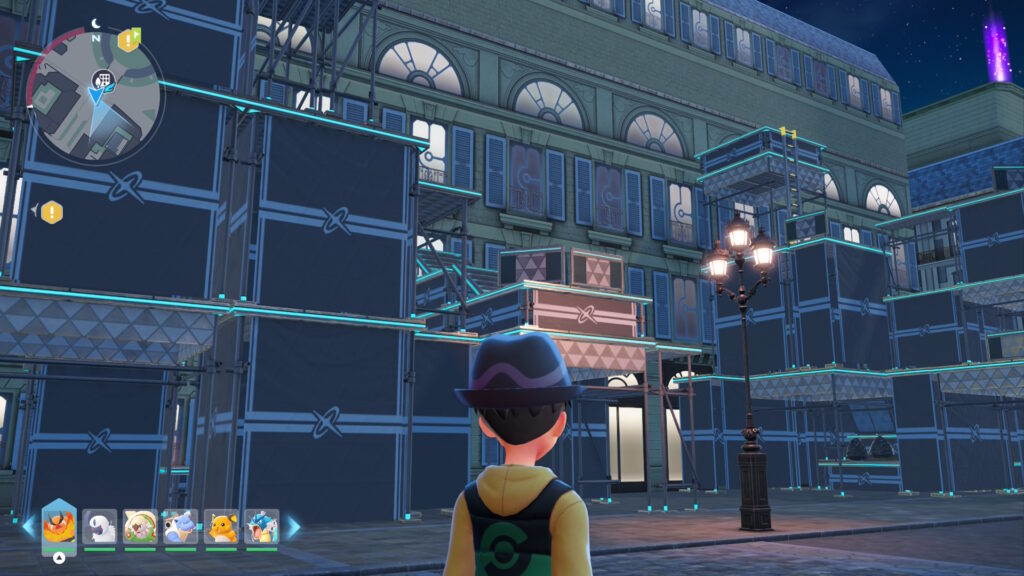
Task: Select the yellow exclamation objective marker below minimap
Action: [51, 212]
